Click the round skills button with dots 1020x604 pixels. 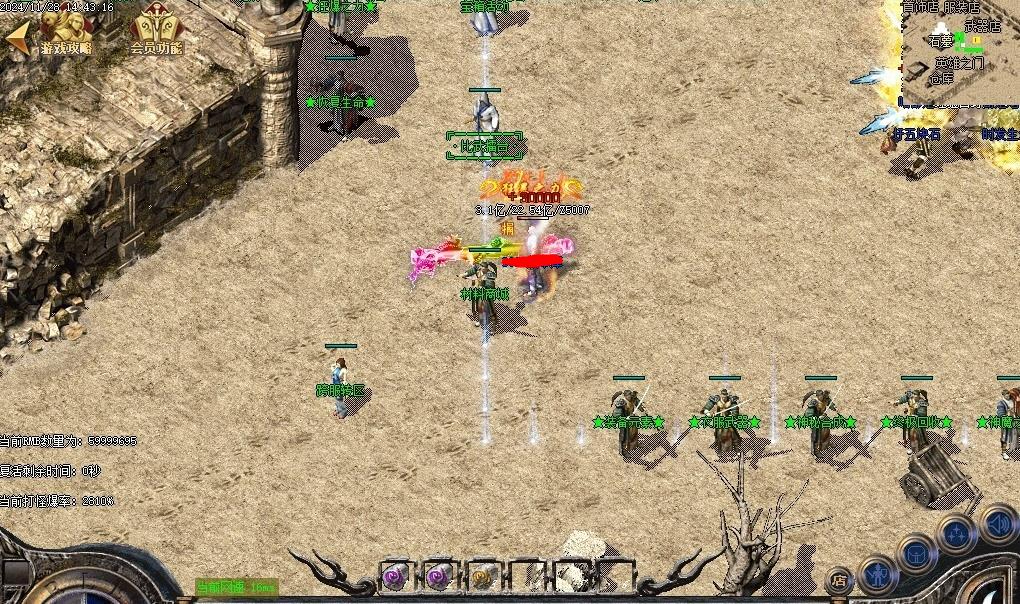coord(956,533)
